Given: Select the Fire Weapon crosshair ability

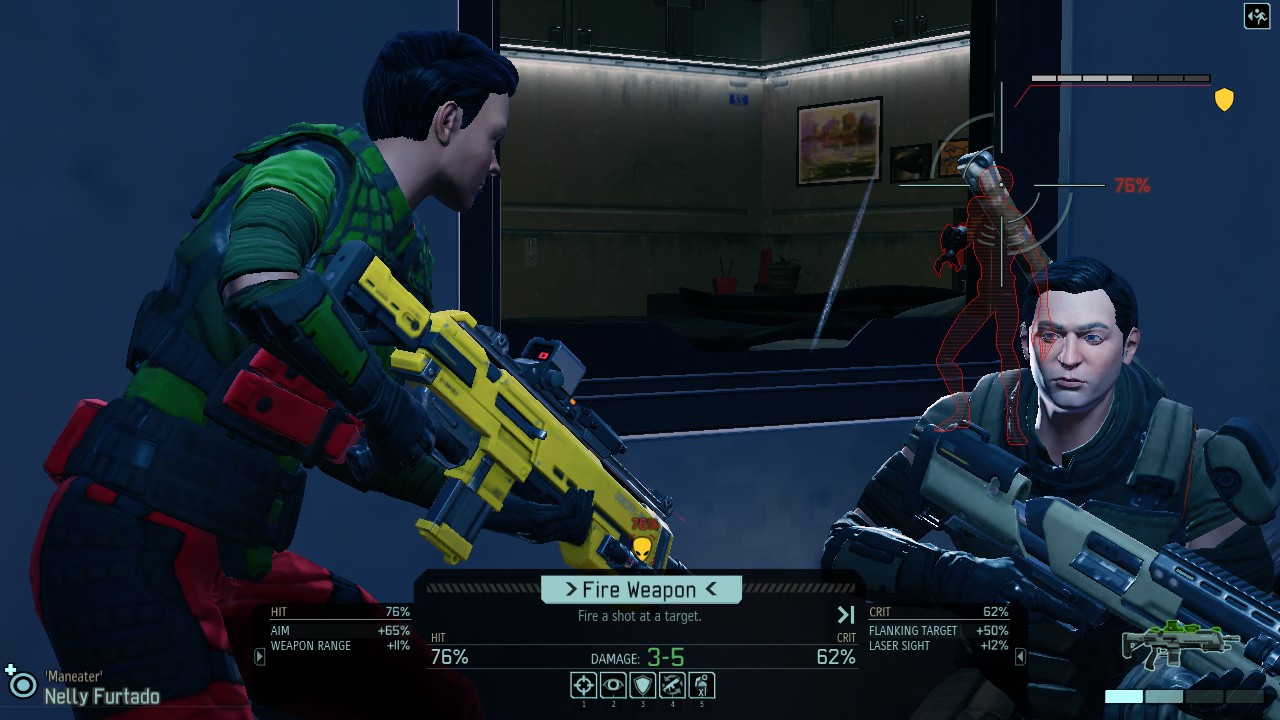Looking at the screenshot, I should (x=583, y=685).
